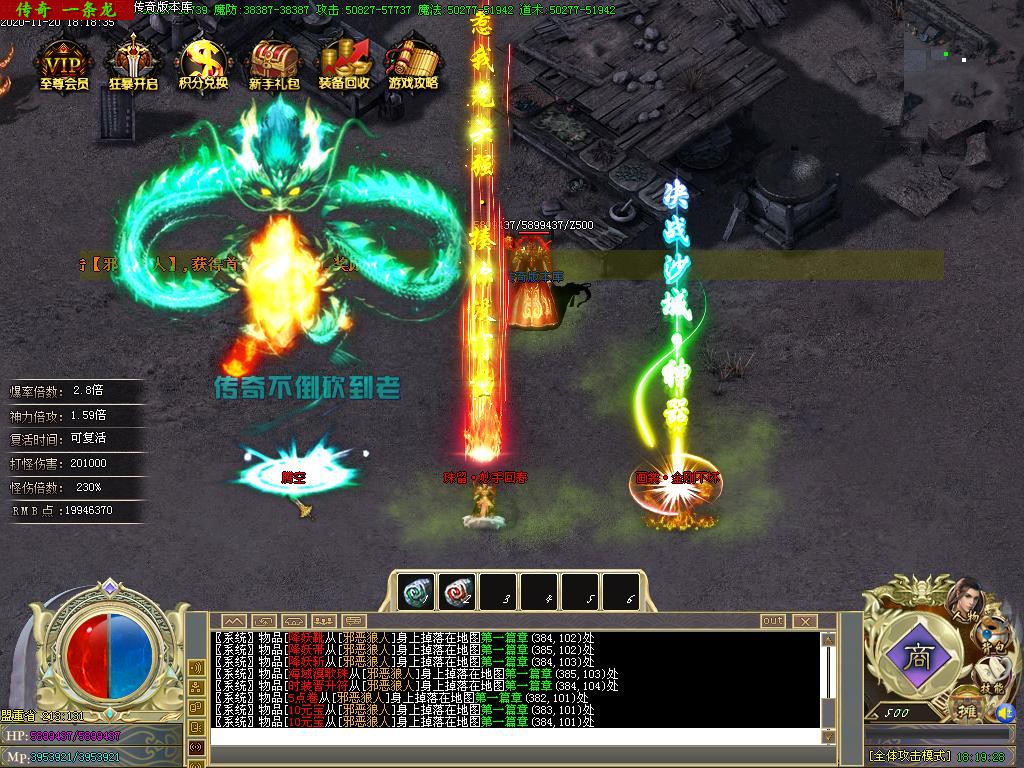Click the chat panel's out button
Image resolution: width=1024 pixels, height=768 pixels.
(x=773, y=621)
